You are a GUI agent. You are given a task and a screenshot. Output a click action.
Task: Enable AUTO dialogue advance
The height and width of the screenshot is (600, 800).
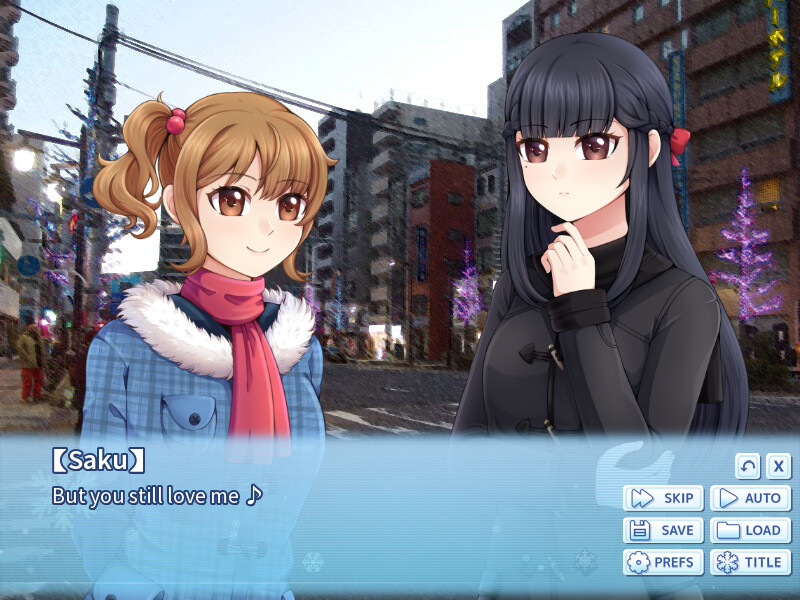[x=750, y=498]
